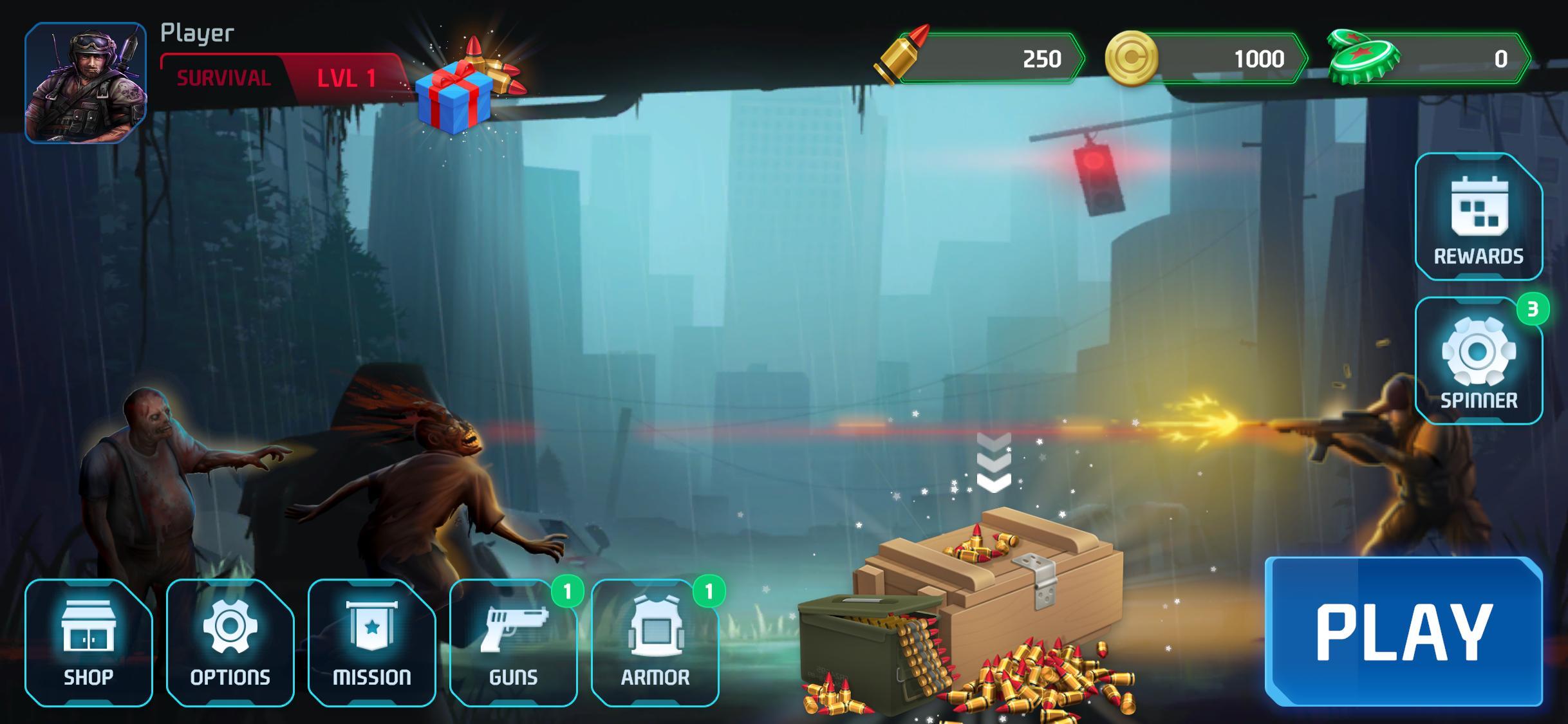Open the Shop
The height and width of the screenshot is (724, 1568).
tap(90, 644)
